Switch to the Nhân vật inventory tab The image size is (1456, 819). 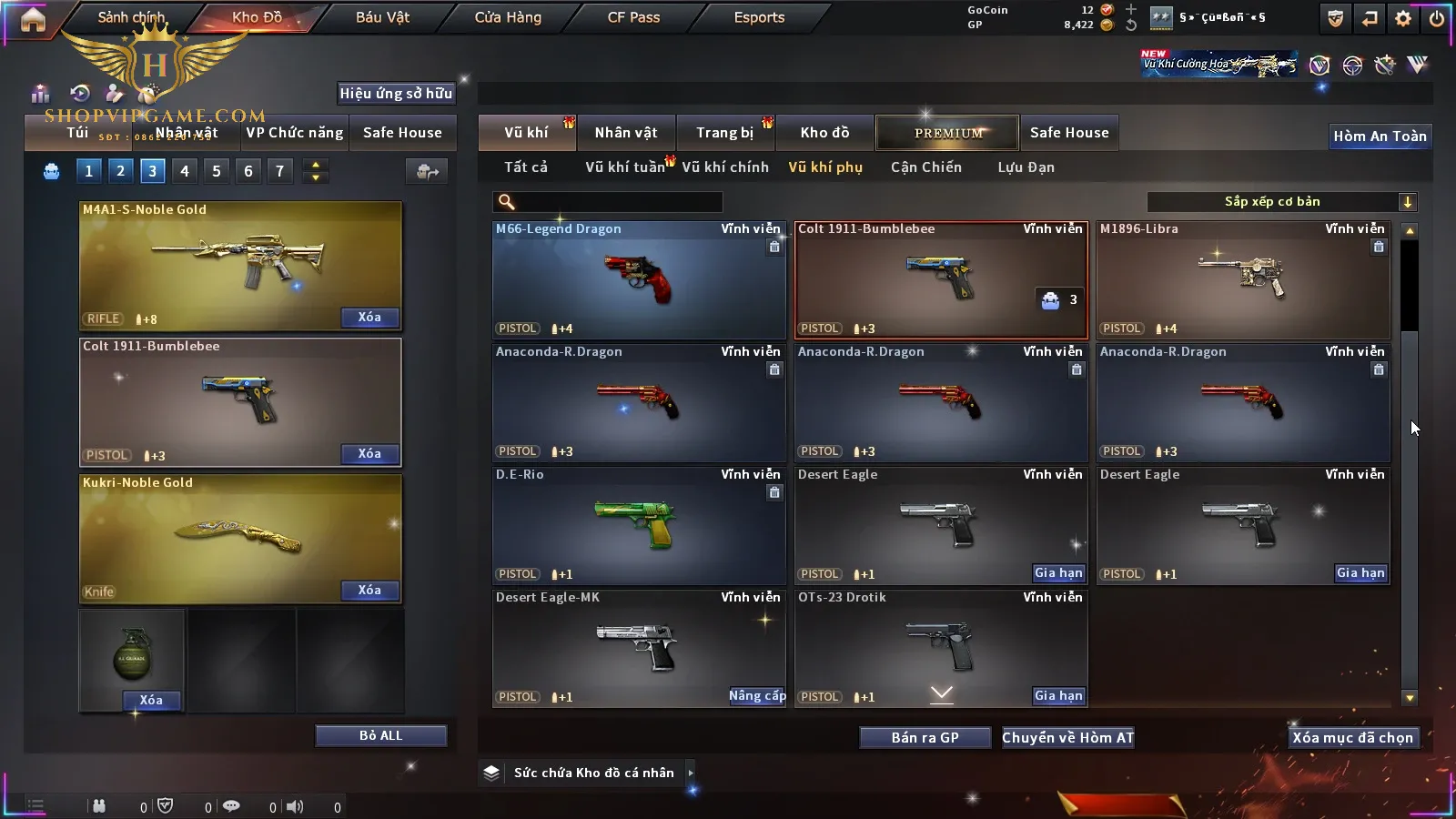625,133
